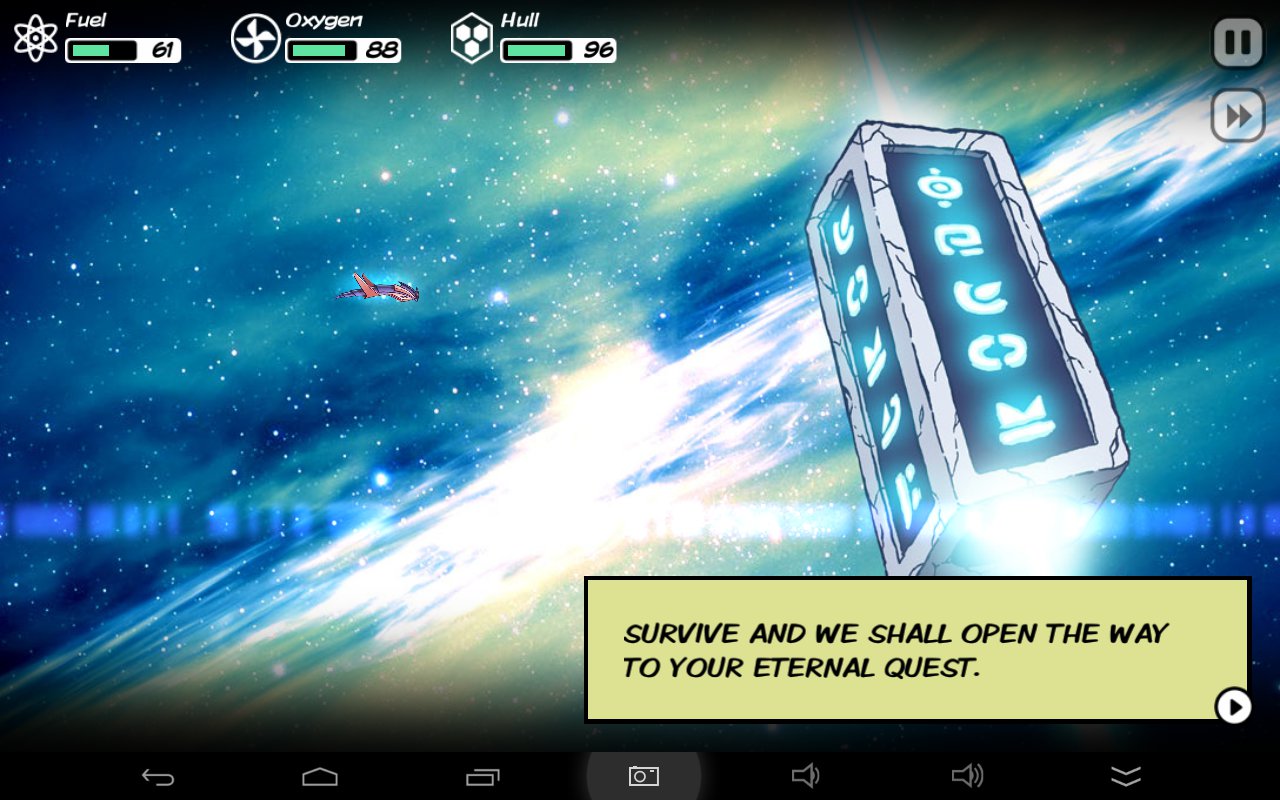1280x800 pixels.
Task: Go to the Android home screen
Action: click(320, 776)
